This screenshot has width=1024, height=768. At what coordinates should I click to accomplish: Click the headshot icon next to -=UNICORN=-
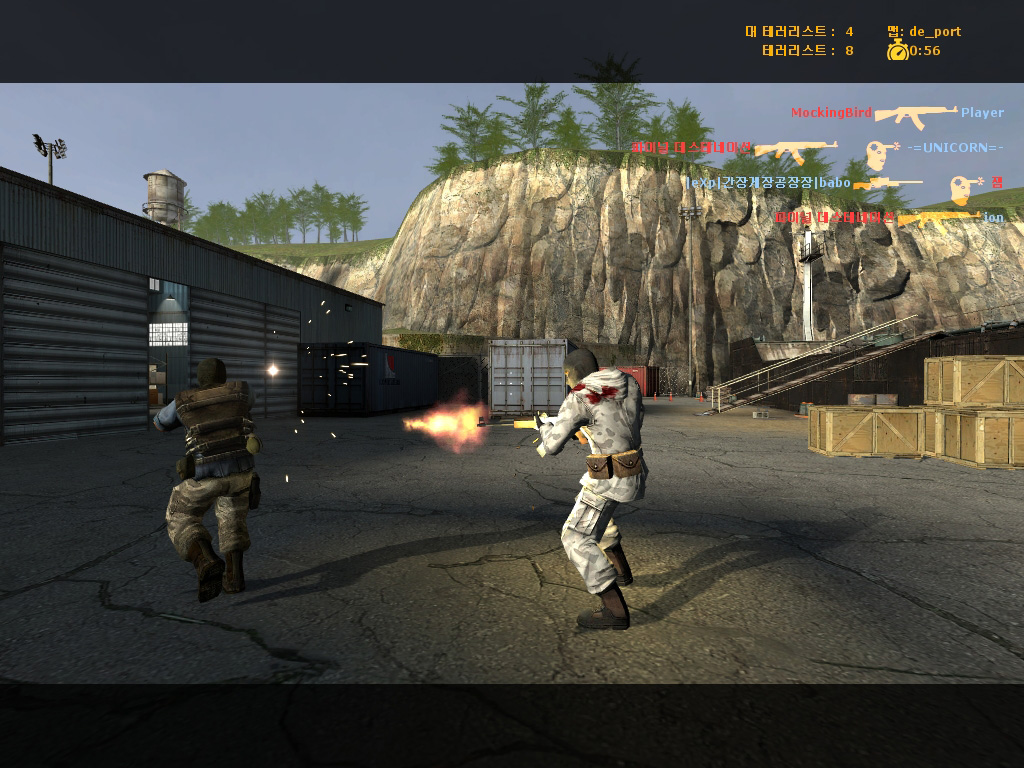881,154
